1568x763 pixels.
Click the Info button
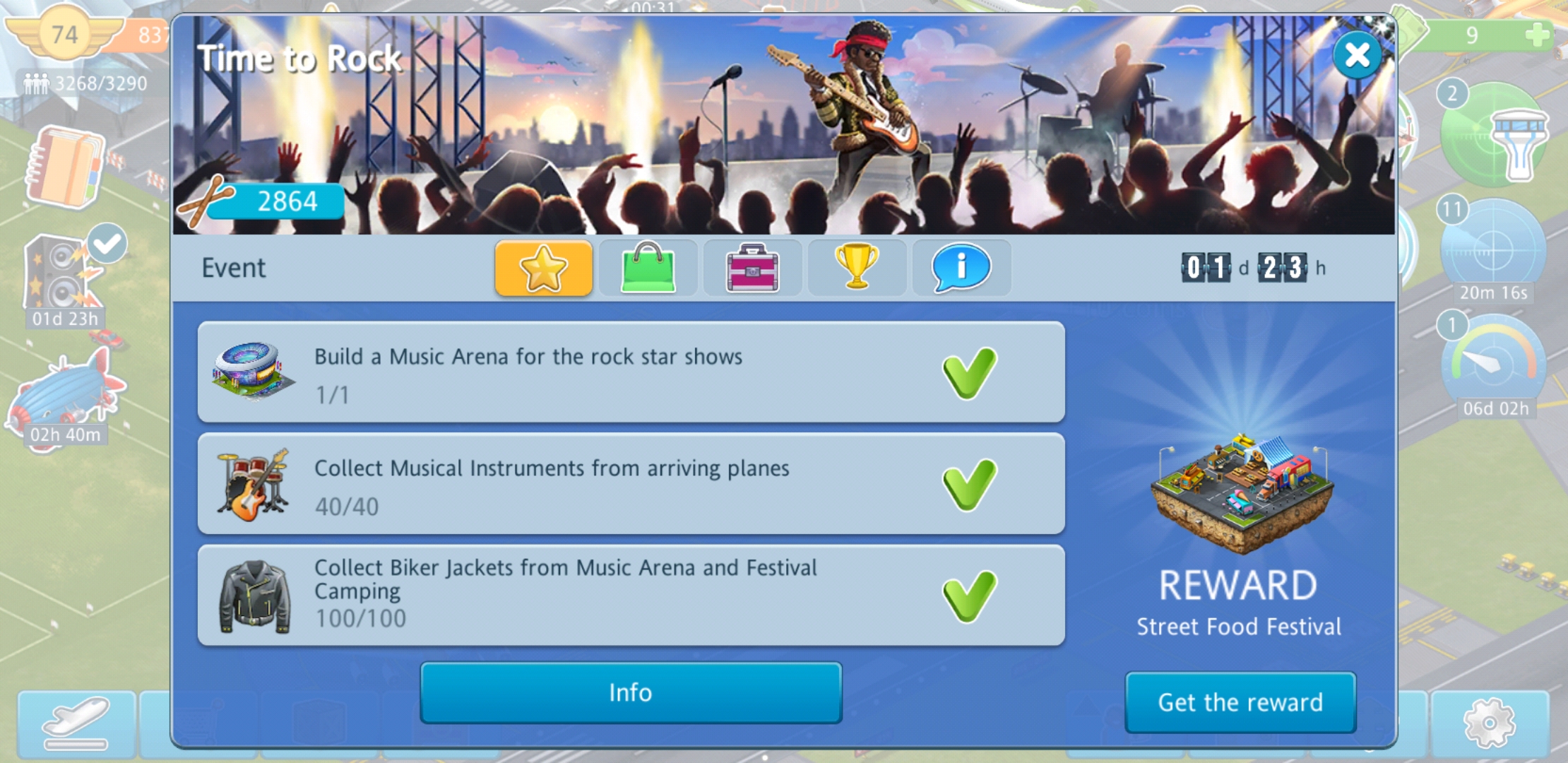631,692
